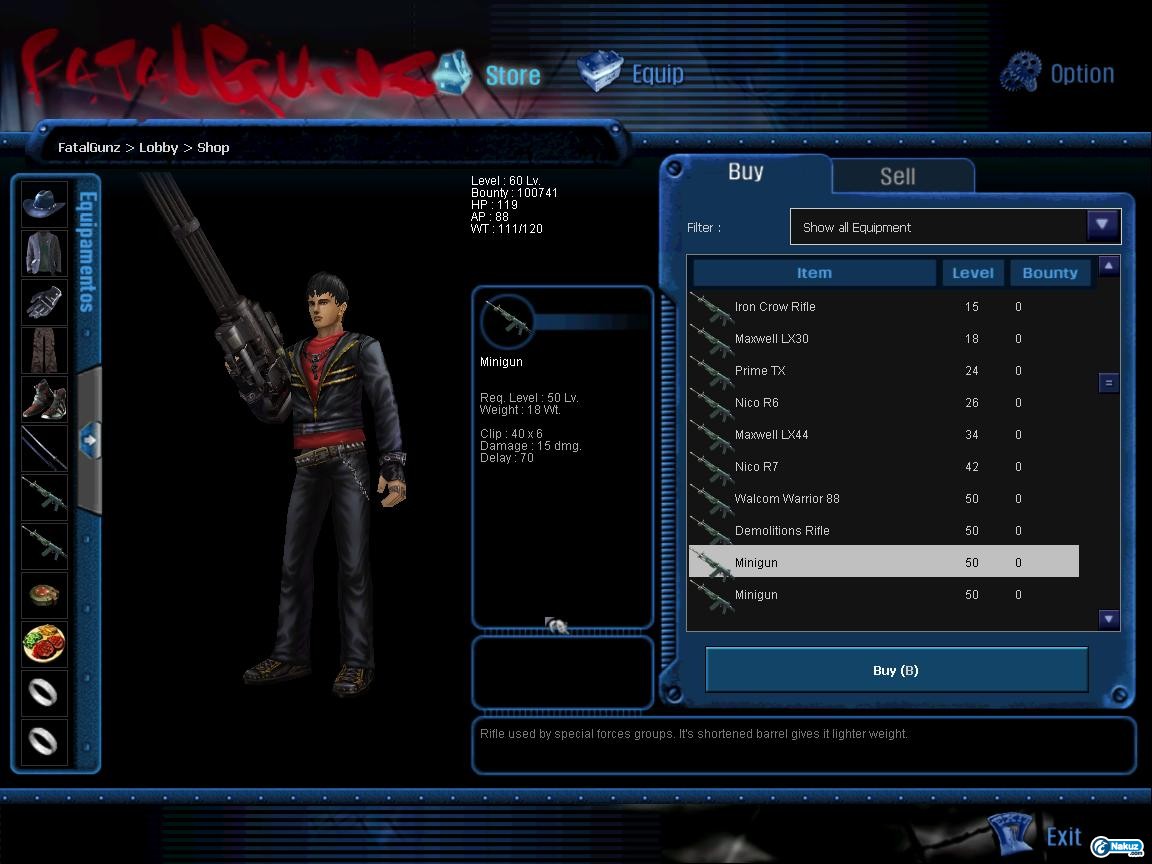Open the Option menu
This screenshot has height=864, width=1152.
pos(1058,73)
